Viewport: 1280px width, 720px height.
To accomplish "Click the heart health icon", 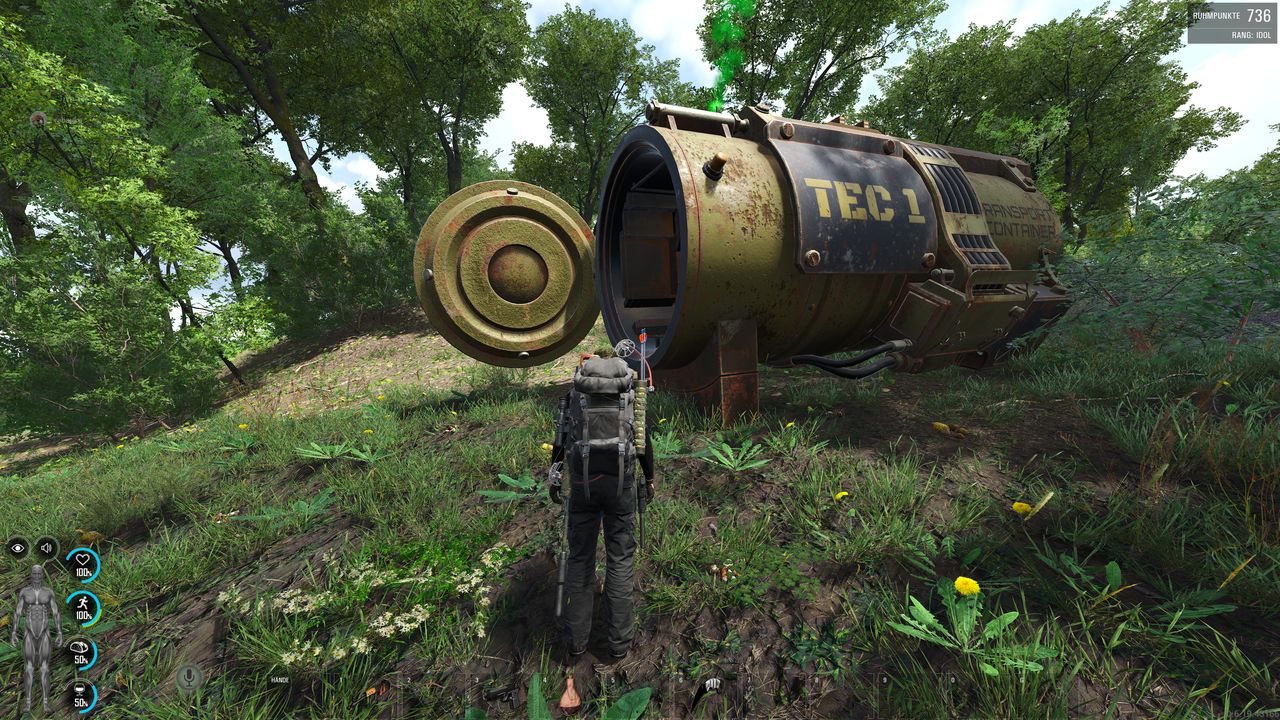I will point(82,557).
